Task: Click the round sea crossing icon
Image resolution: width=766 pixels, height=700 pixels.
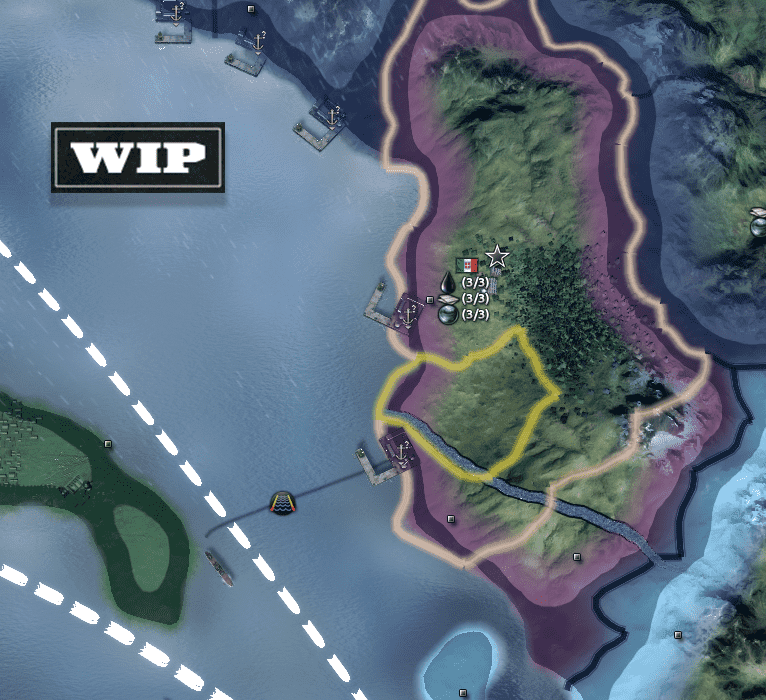Action: tap(283, 503)
